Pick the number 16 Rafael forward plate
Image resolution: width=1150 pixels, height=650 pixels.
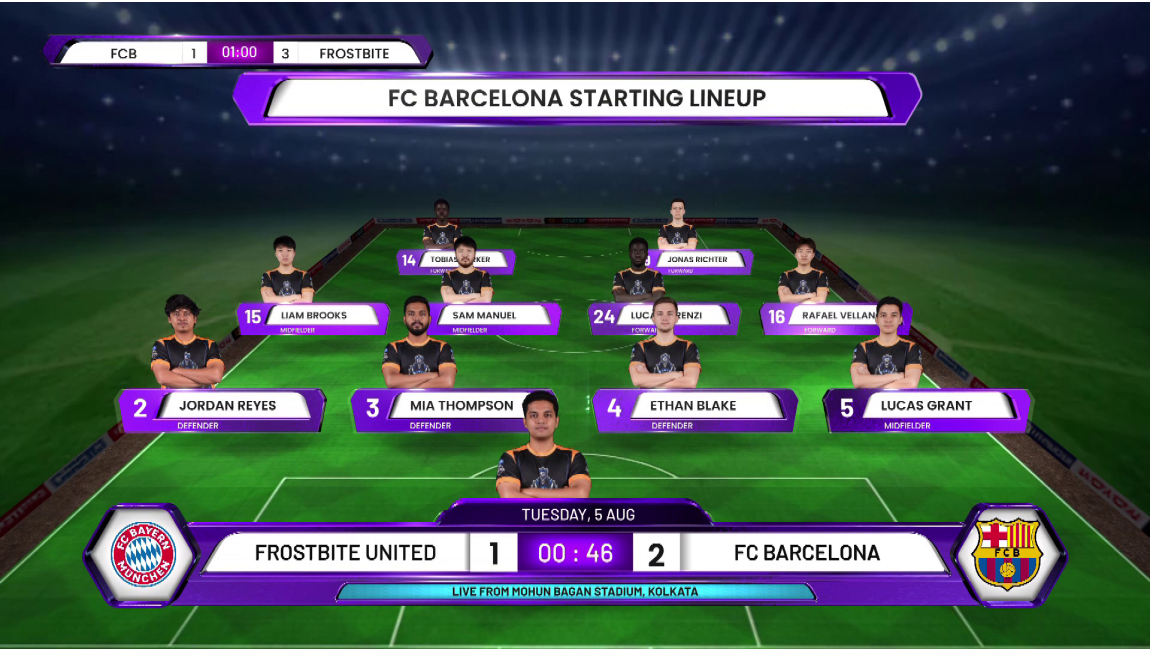click(838, 316)
